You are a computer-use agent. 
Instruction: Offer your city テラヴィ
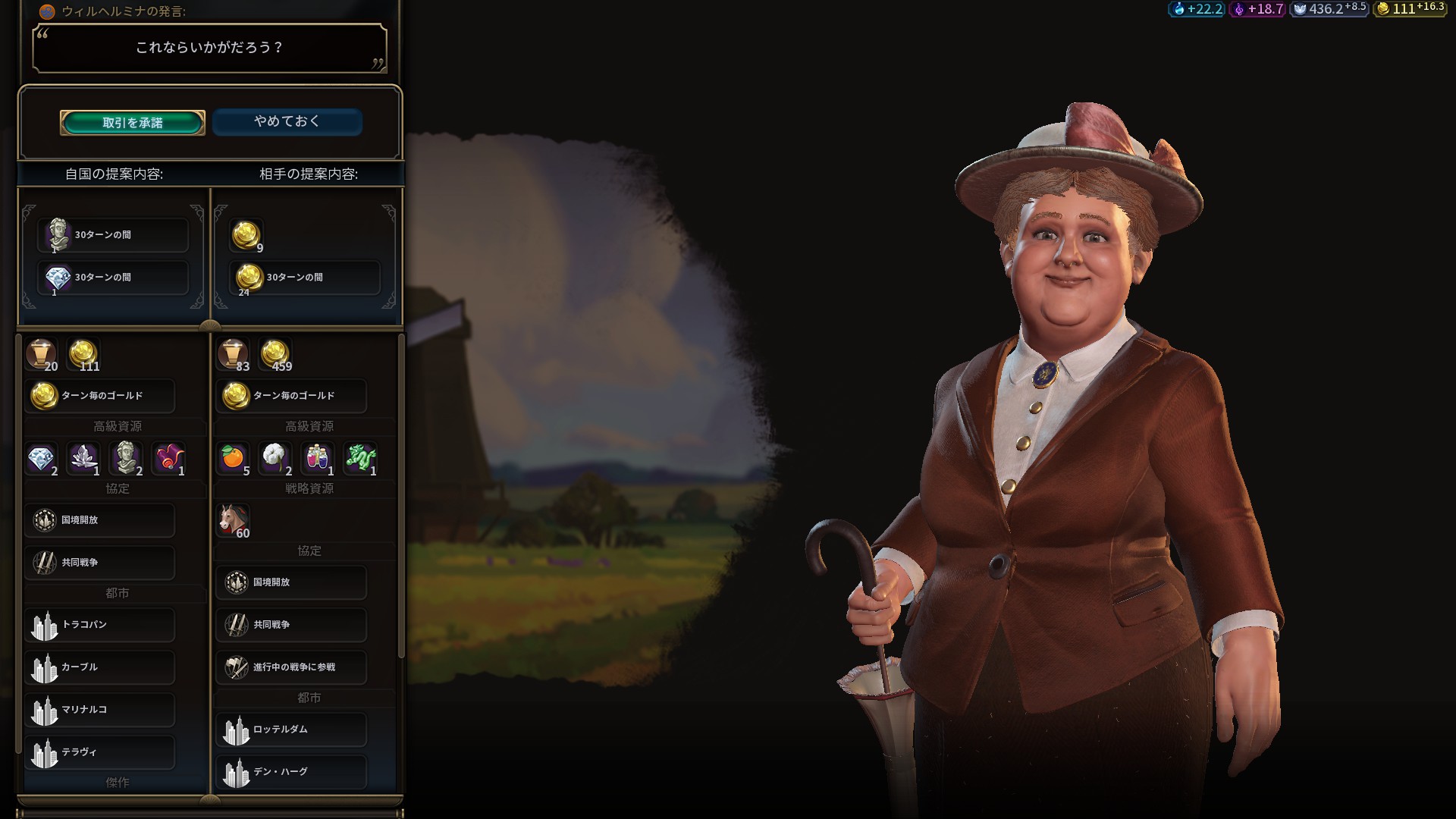click(99, 752)
